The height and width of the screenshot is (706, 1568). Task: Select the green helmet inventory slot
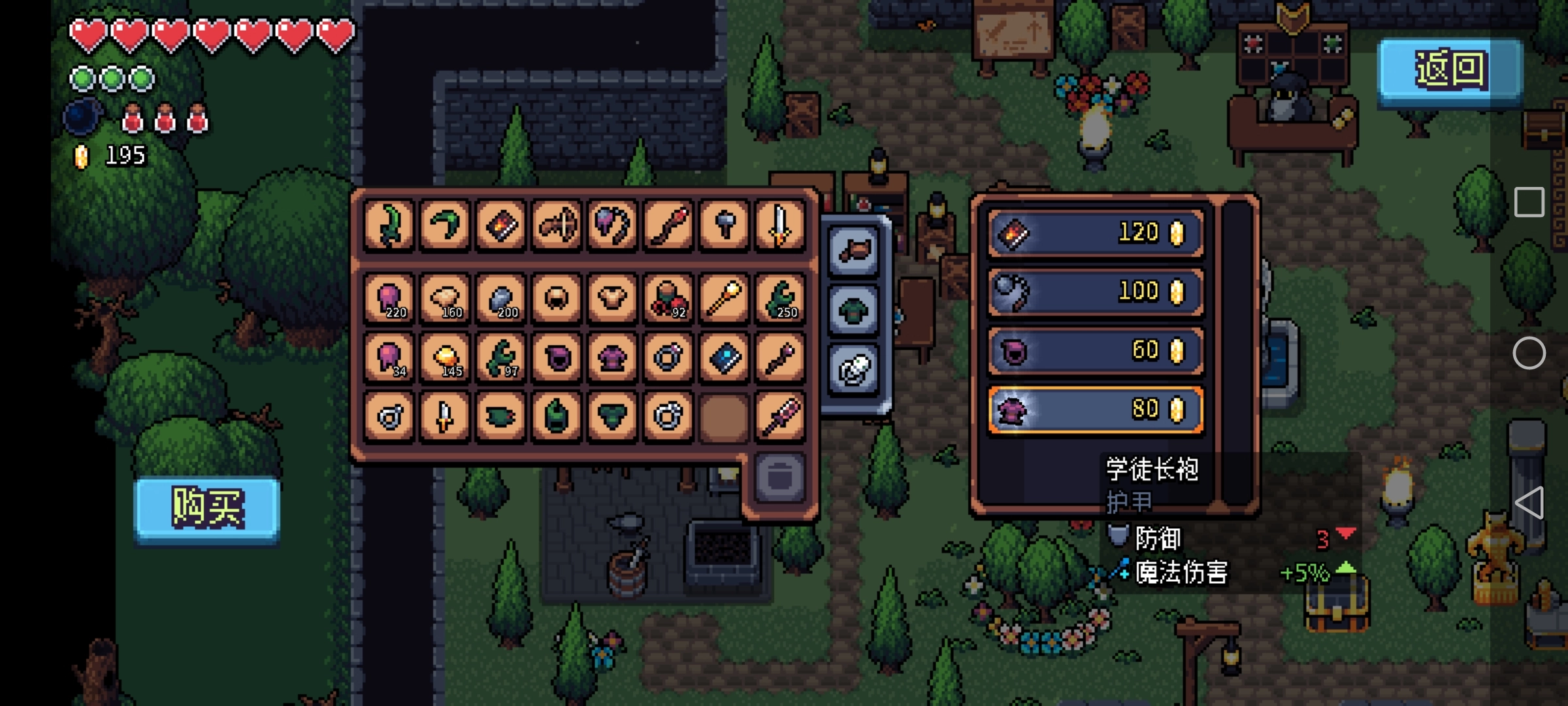(556, 416)
